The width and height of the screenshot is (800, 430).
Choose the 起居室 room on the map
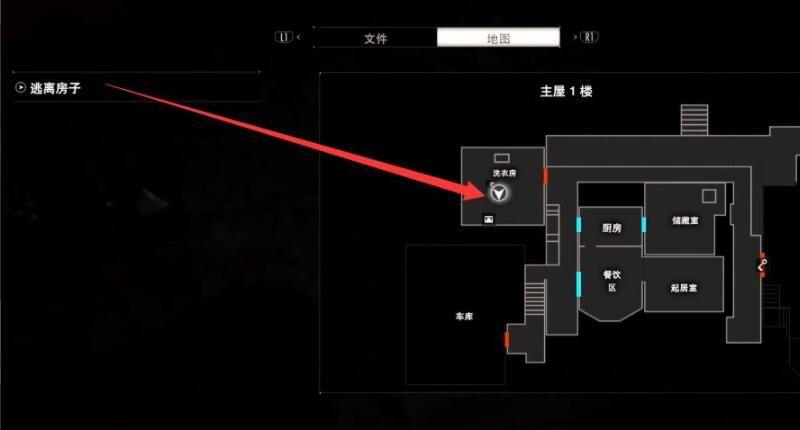(684, 287)
